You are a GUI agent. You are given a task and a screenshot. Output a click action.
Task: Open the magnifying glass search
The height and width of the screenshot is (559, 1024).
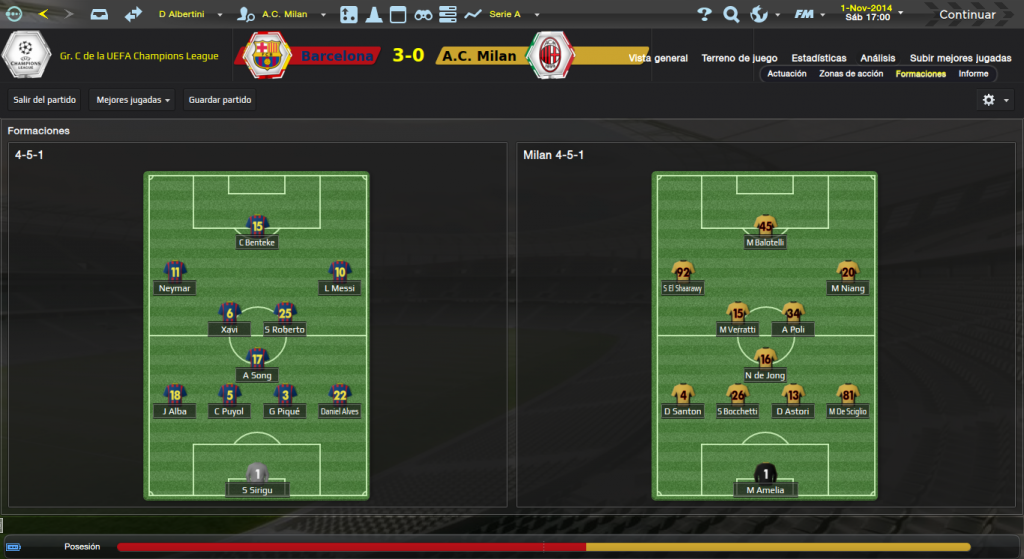[731, 14]
